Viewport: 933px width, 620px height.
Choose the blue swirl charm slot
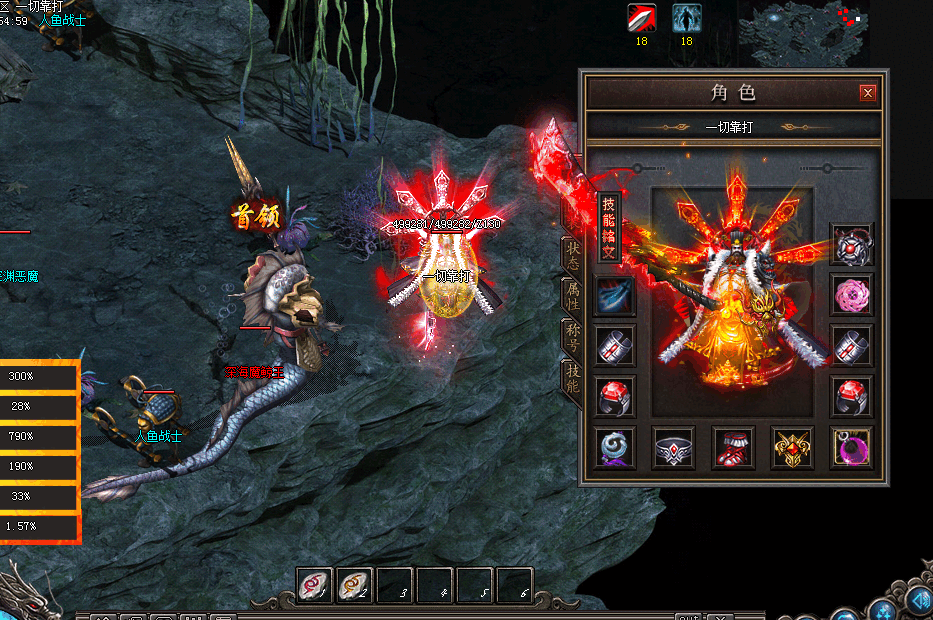(x=614, y=447)
